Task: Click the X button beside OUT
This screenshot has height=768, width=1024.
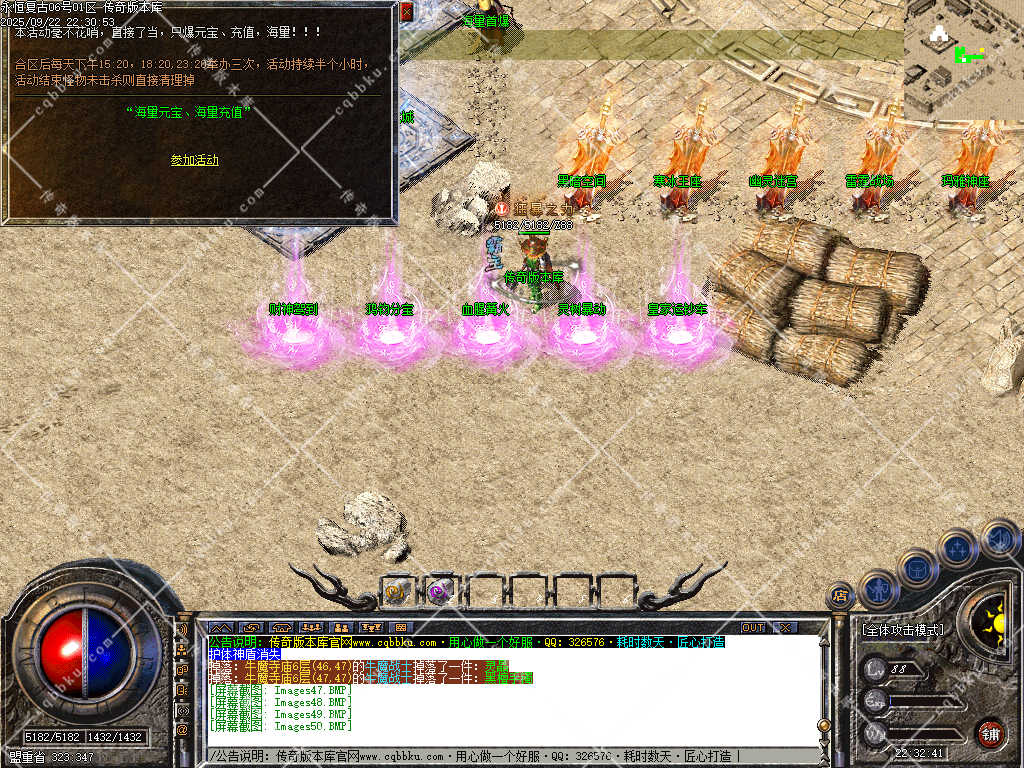Action: (x=786, y=628)
